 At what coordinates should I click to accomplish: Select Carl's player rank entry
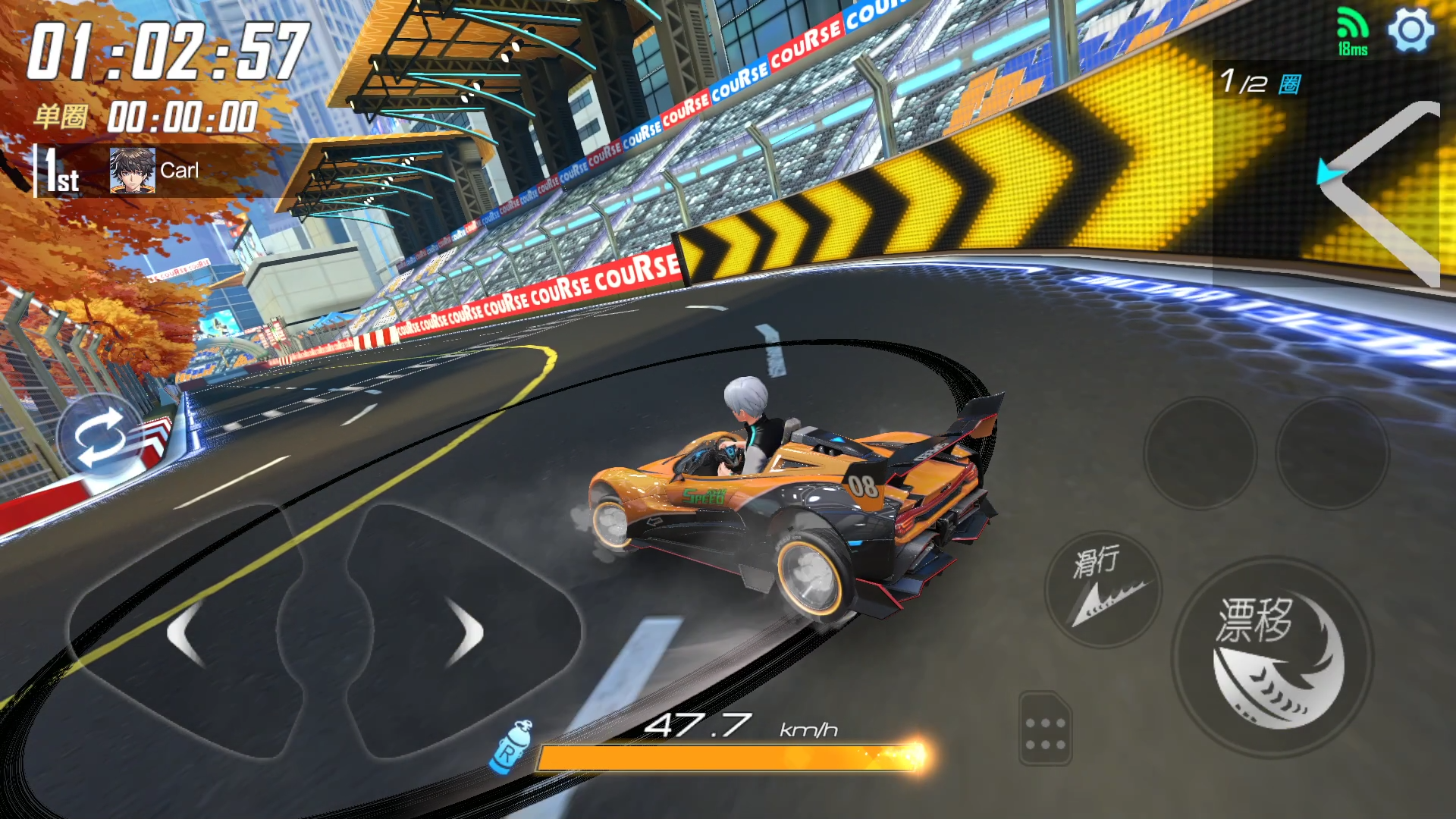(x=152, y=171)
